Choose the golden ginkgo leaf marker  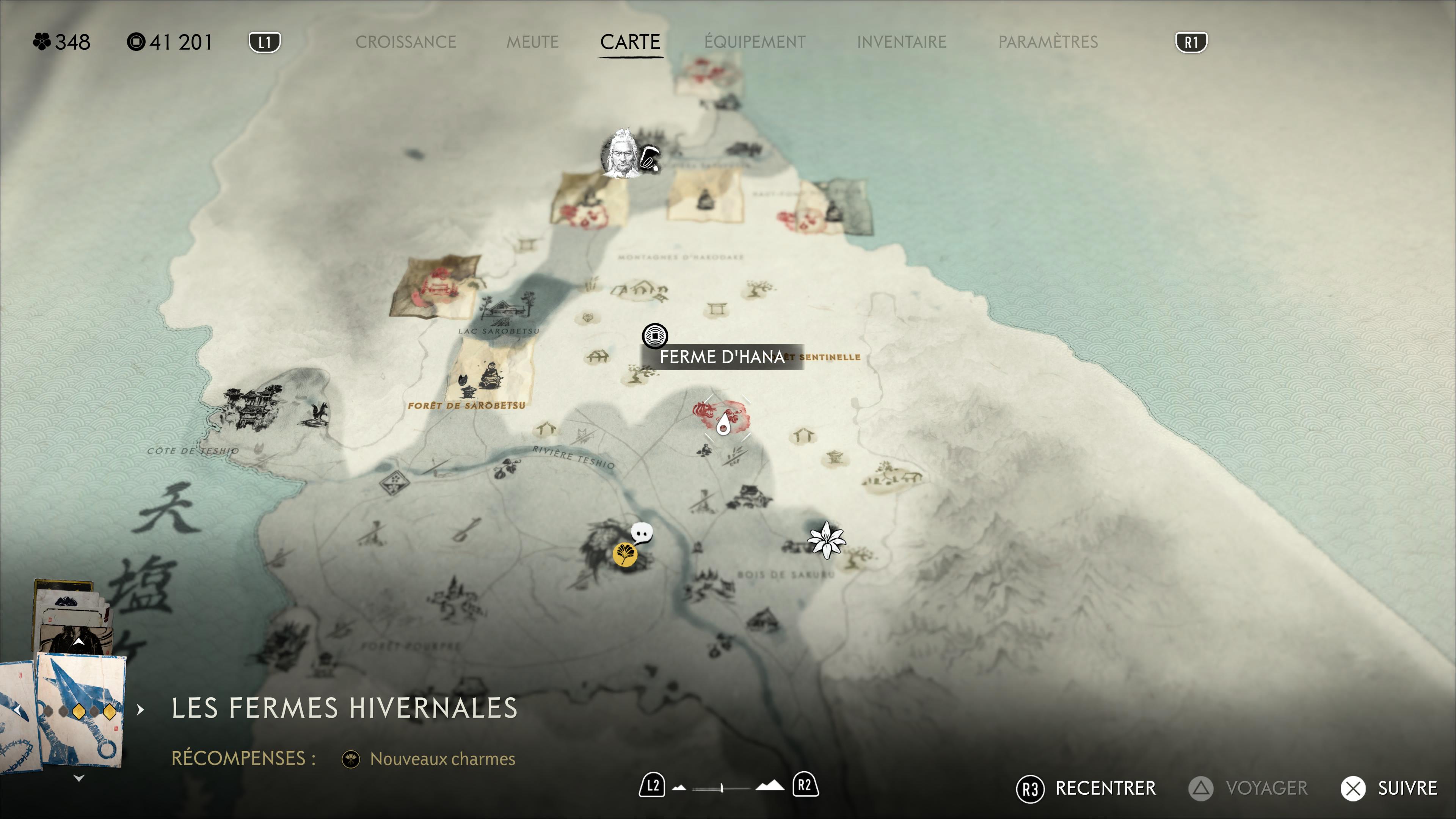[624, 554]
